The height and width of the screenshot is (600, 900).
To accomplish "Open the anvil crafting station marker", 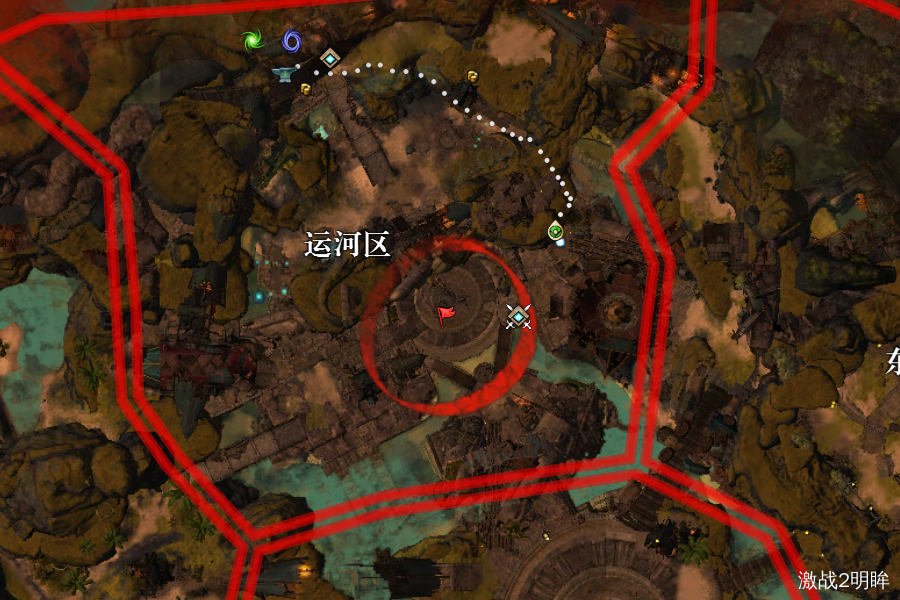I will 285,73.
